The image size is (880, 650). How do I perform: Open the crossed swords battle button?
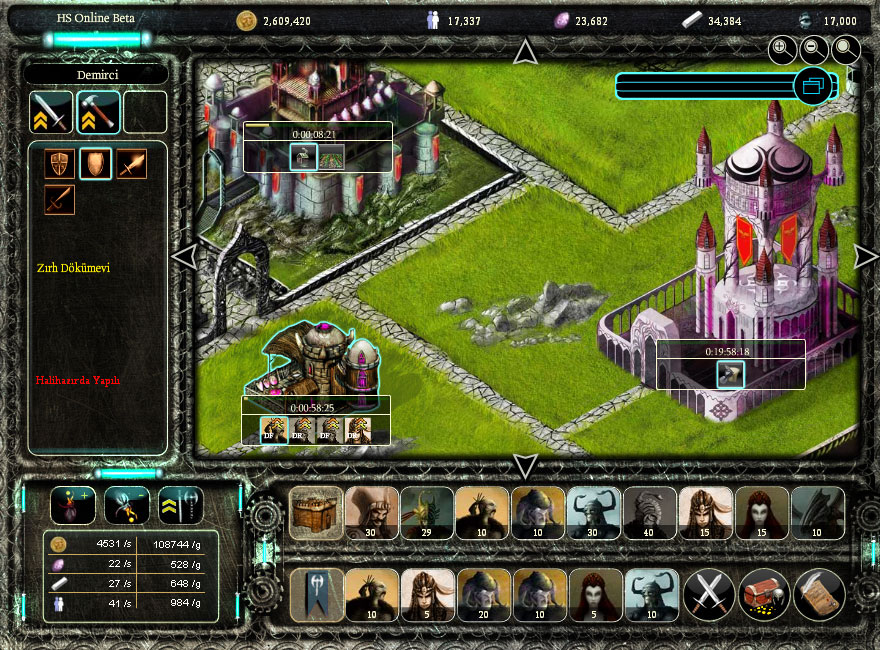click(710, 595)
